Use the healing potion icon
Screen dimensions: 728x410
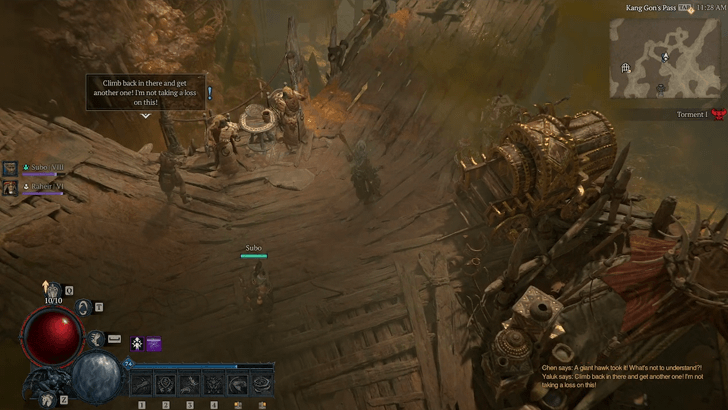(x=52, y=290)
